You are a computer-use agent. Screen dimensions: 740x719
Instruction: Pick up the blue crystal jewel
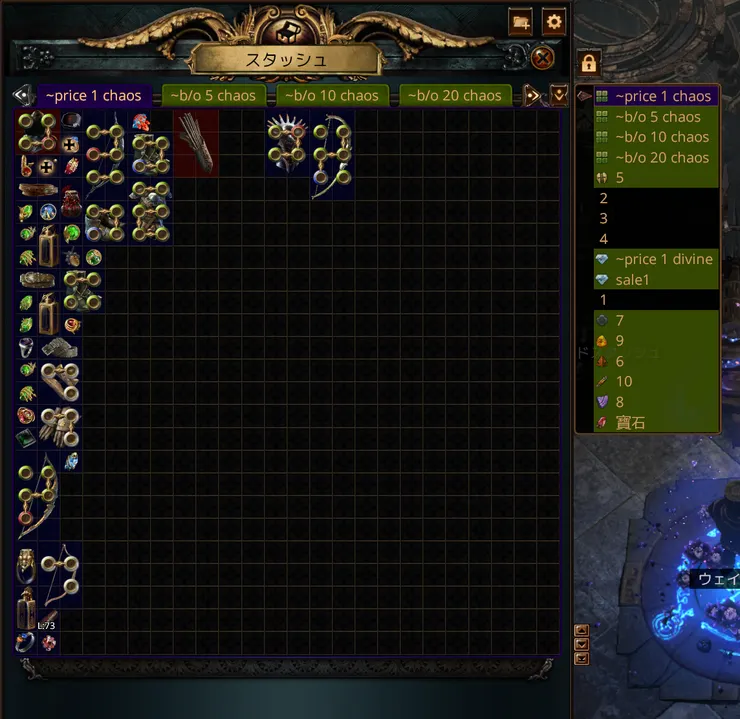pyautogui.click(x=71, y=461)
